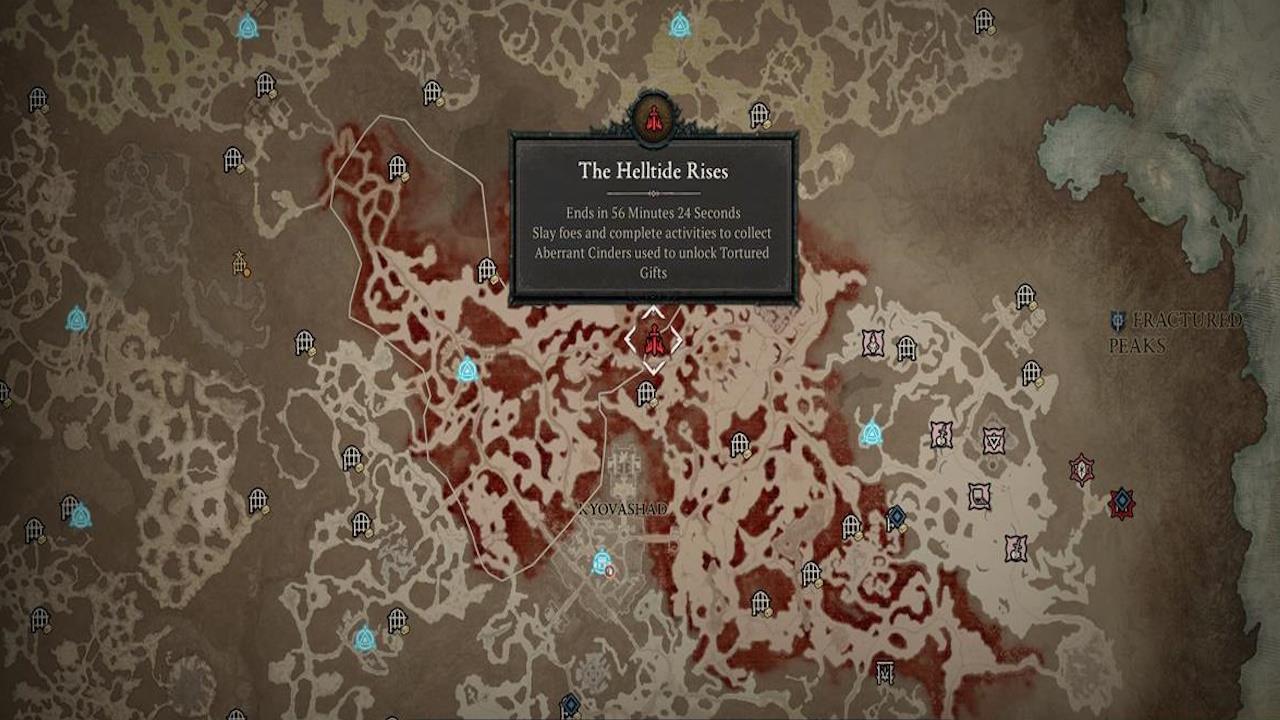Open the Kyovashad town waypoint icon
This screenshot has height=720, width=1280.
(x=601, y=561)
